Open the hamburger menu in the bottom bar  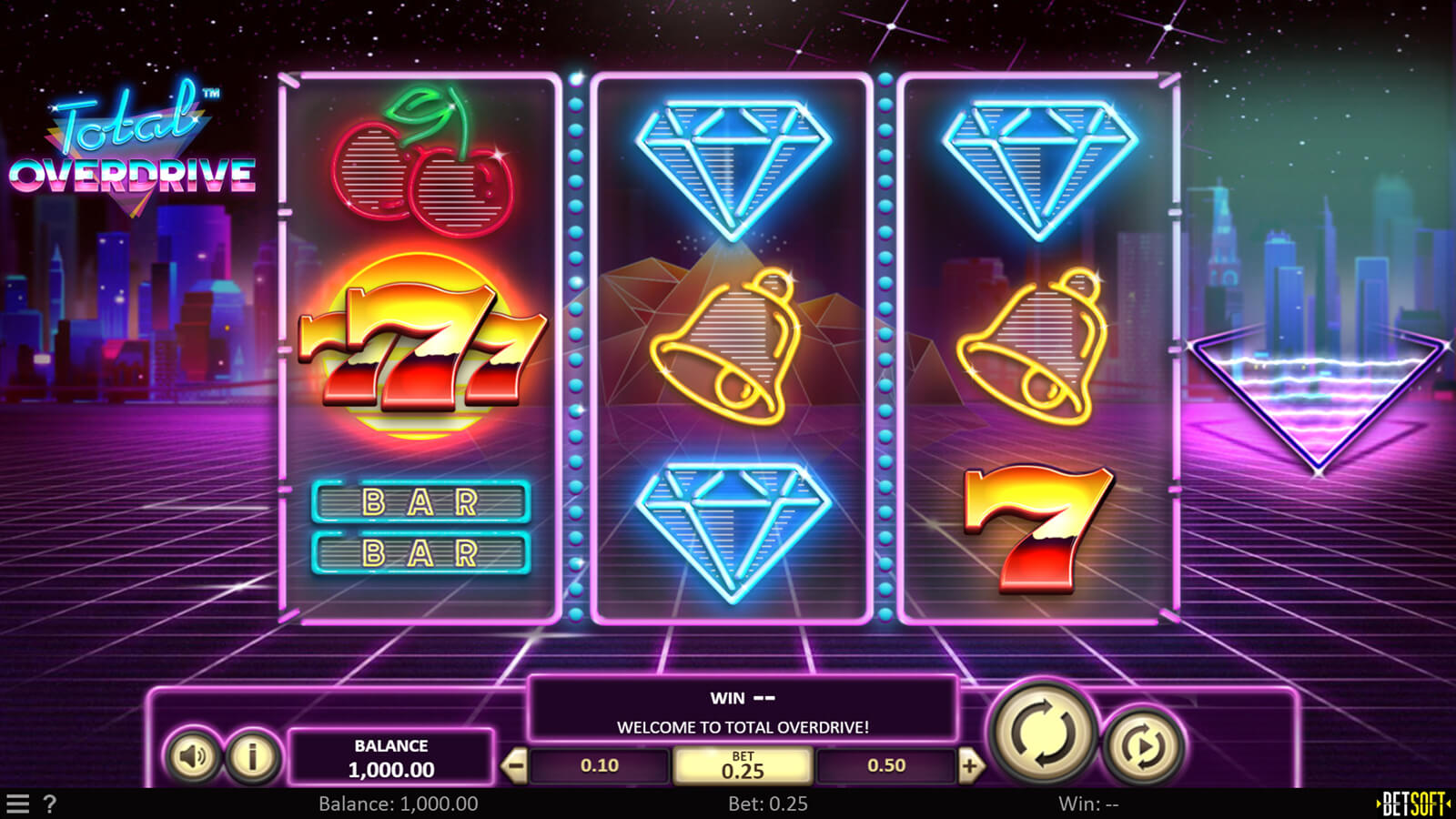coord(18,804)
